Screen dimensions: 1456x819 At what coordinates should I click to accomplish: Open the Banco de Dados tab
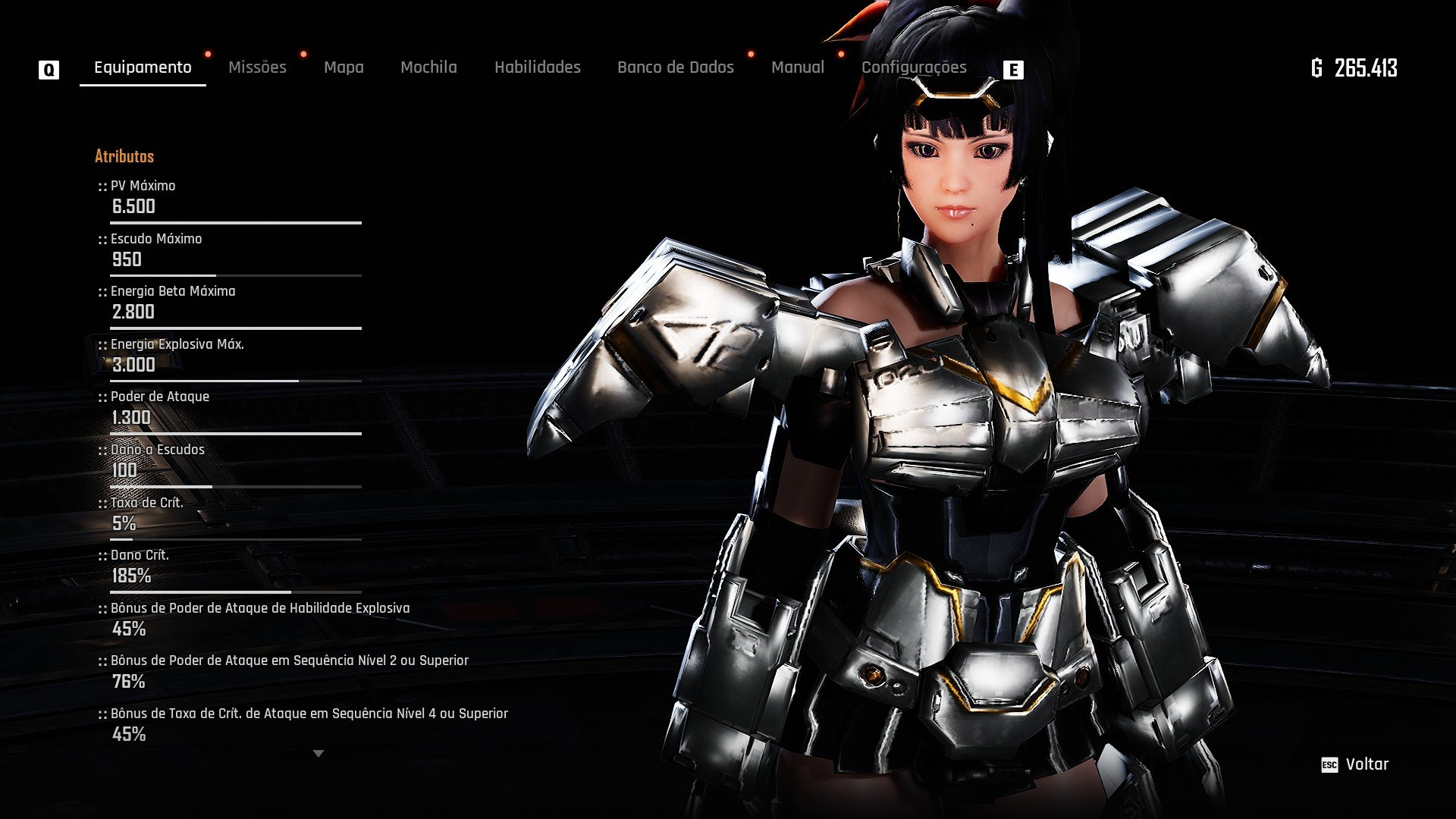[675, 67]
